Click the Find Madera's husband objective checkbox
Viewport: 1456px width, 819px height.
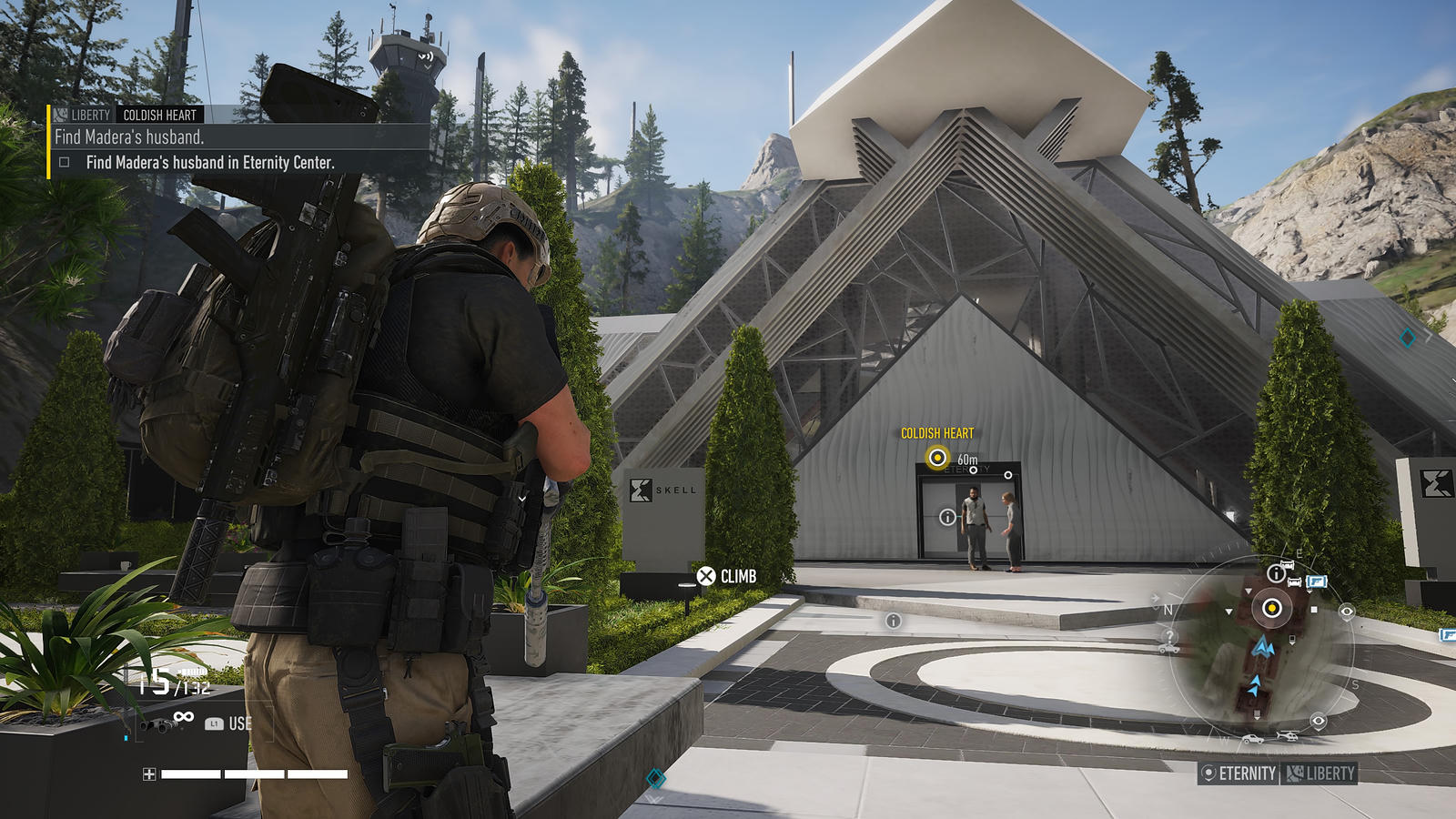click(x=65, y=163)
